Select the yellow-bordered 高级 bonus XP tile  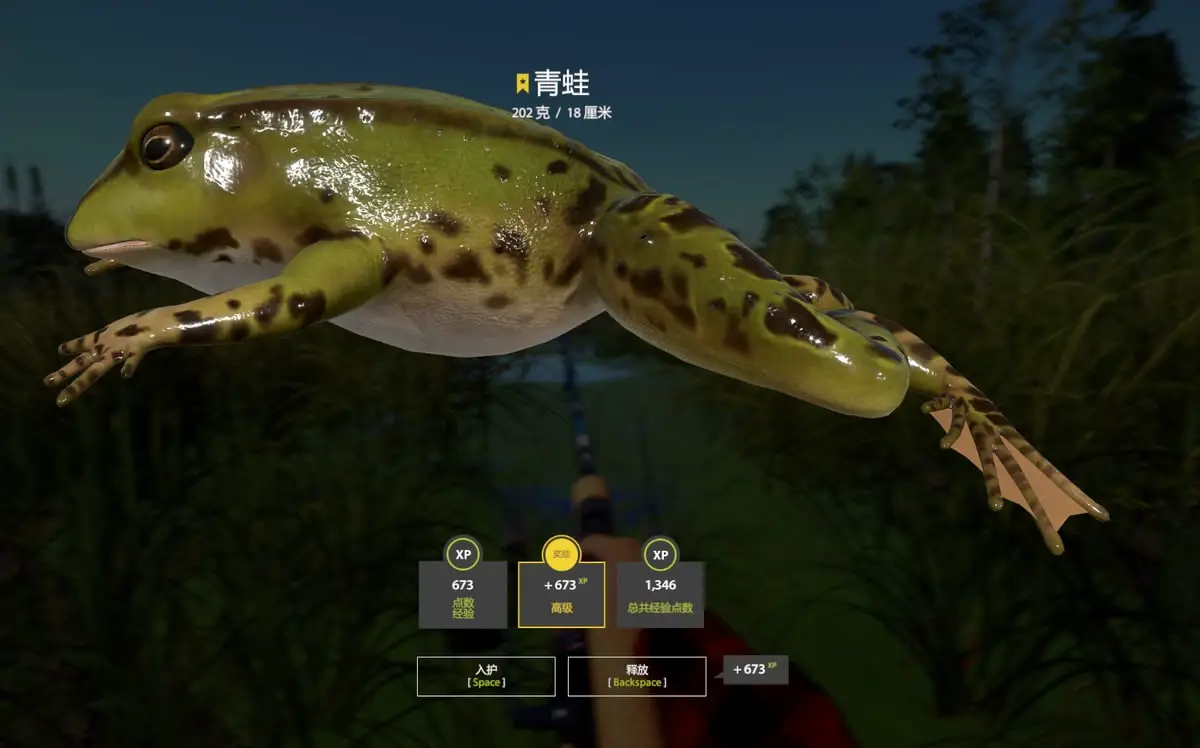point(561,594)
